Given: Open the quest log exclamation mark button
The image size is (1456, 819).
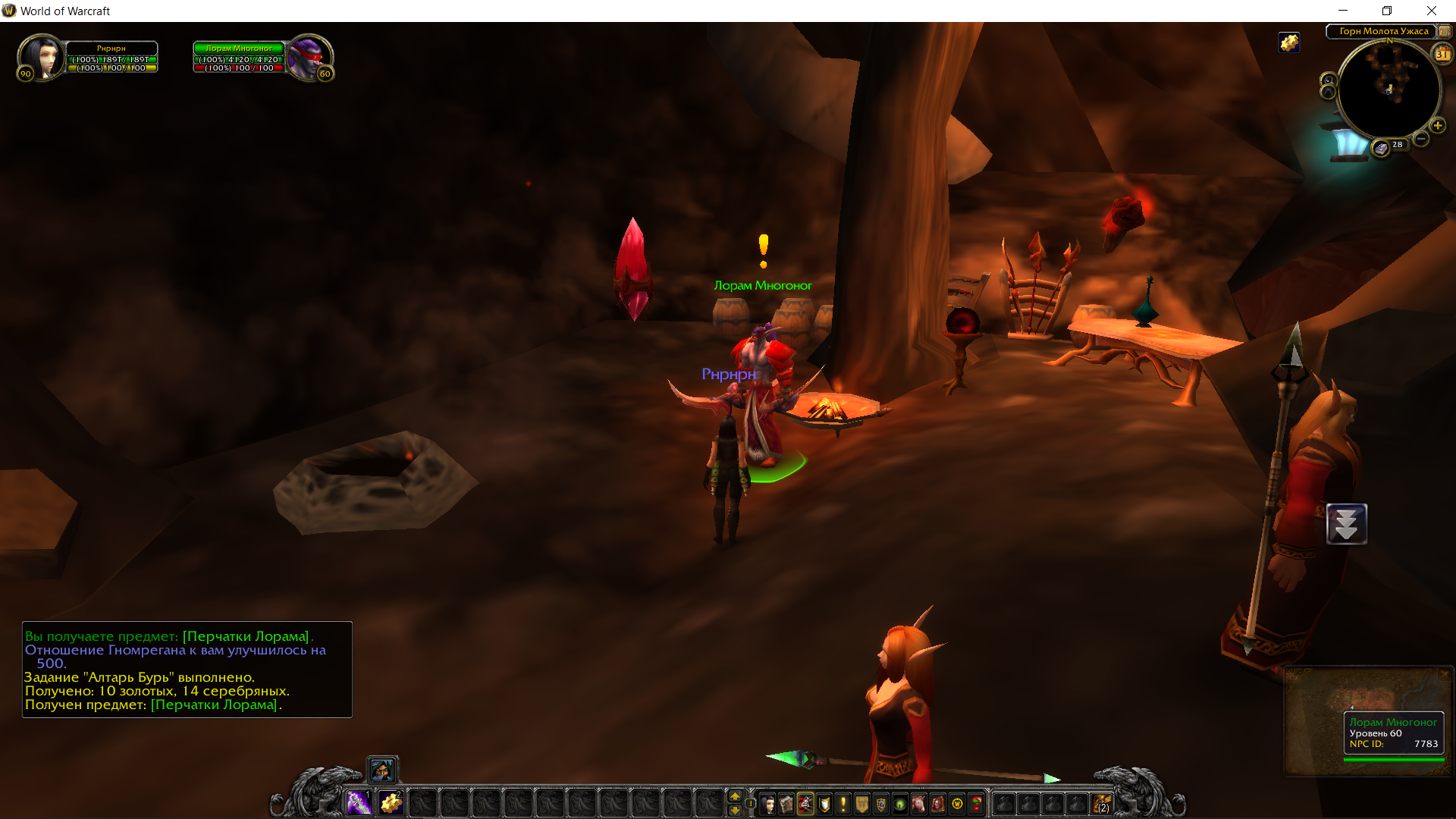Looking at the screenshot, I should click(x=843, y=803).
